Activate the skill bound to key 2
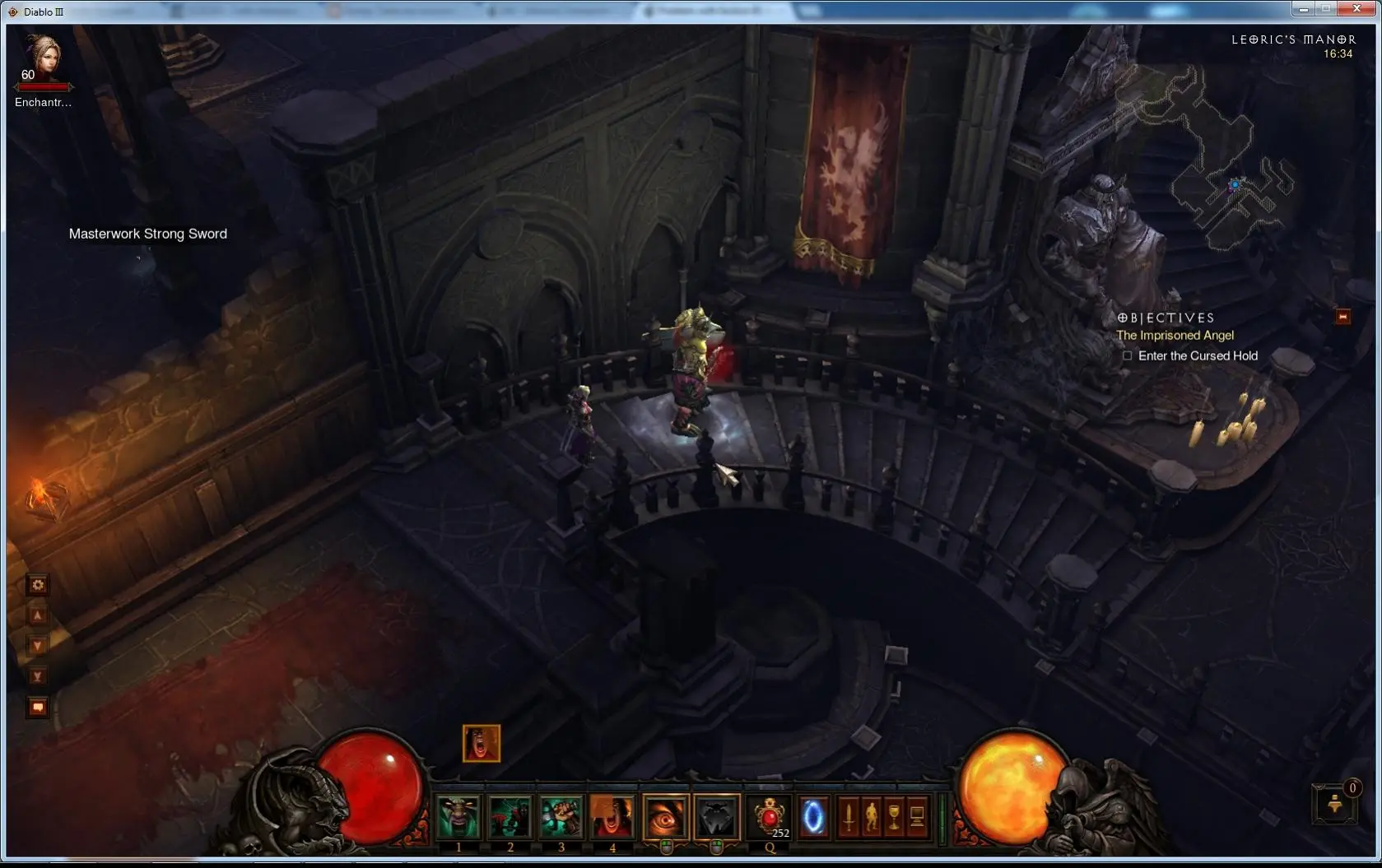The image size is (1382, 868). [510, 817]
